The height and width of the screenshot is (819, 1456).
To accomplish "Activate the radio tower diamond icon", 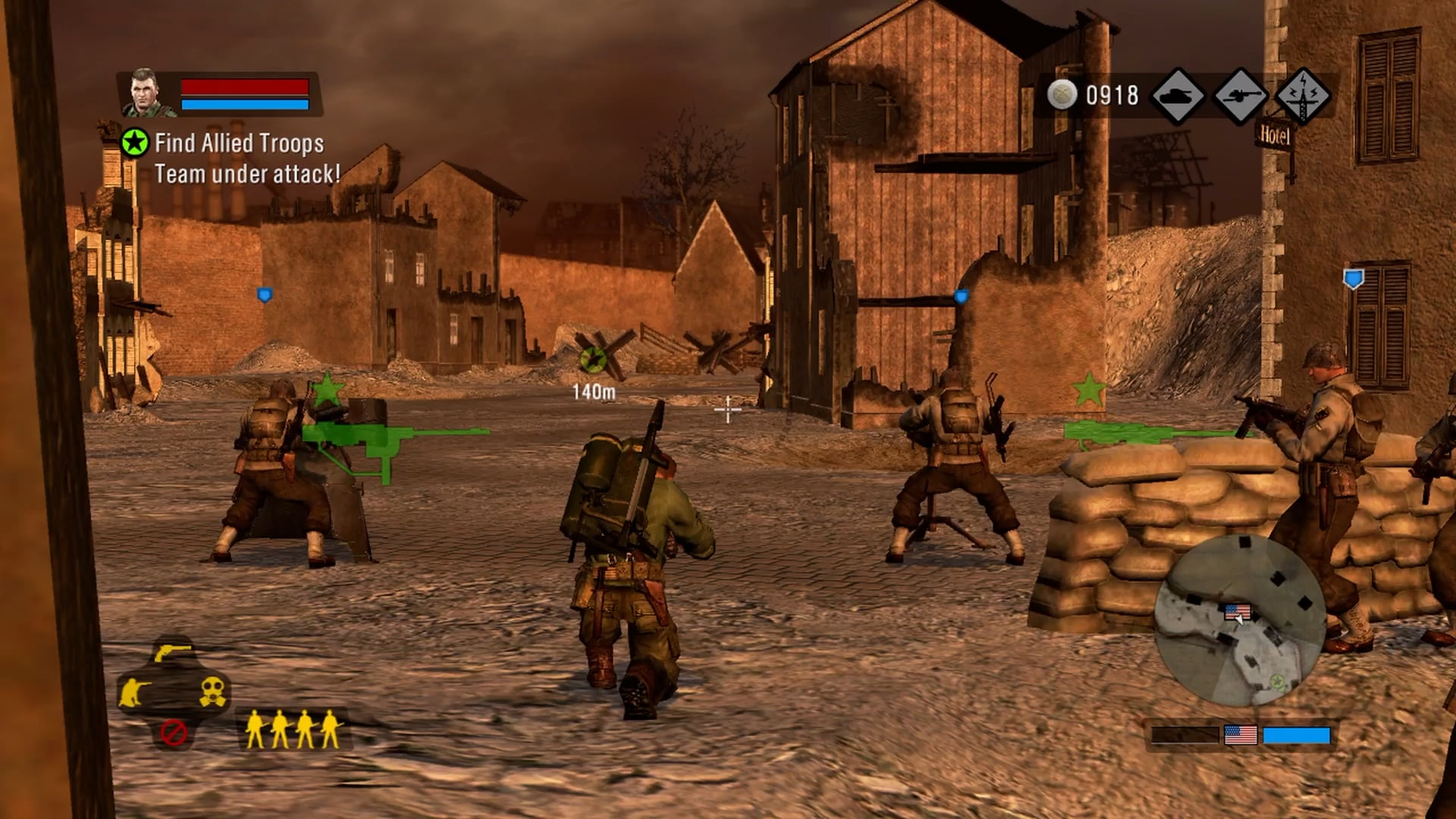I will 1303,96.
